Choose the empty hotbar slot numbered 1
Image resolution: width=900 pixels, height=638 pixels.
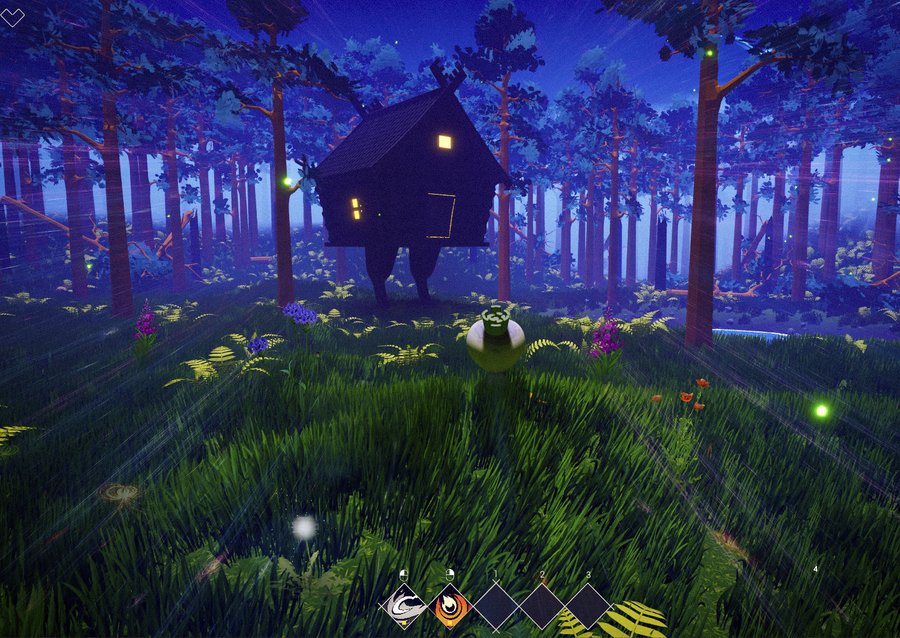coord(497,606)
